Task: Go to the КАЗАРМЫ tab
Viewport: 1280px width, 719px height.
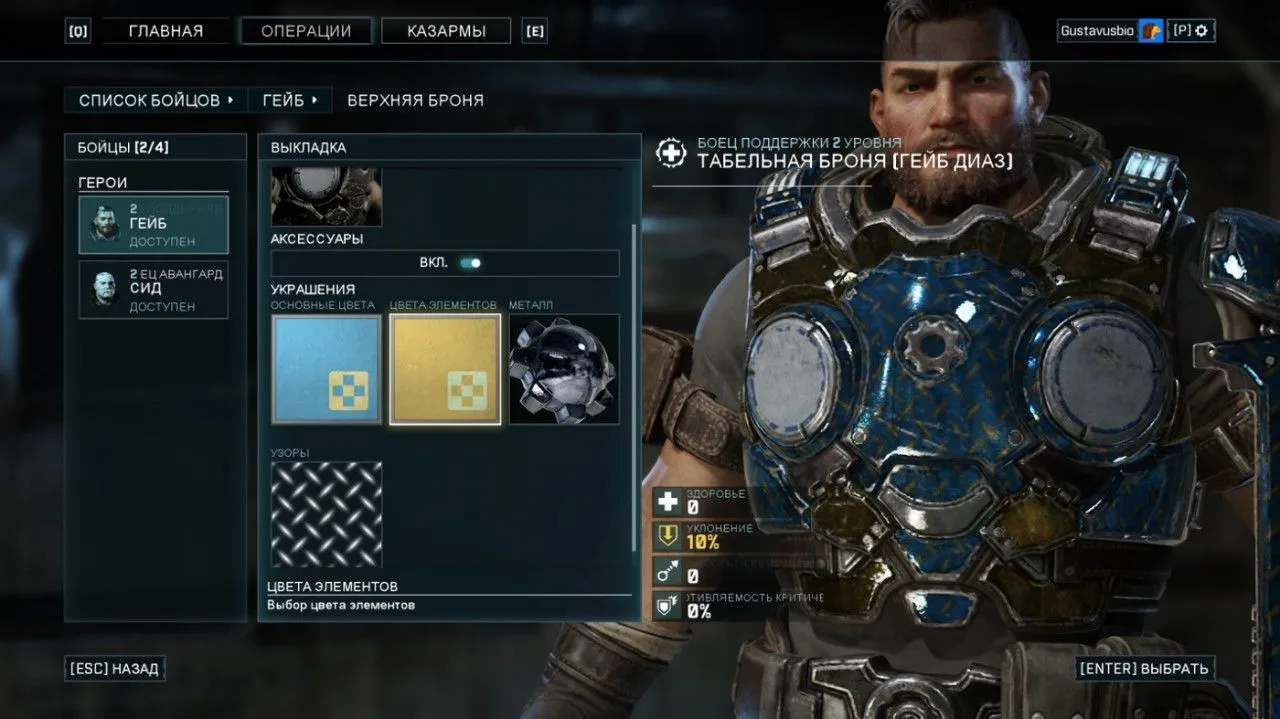Action: (446, 31)
